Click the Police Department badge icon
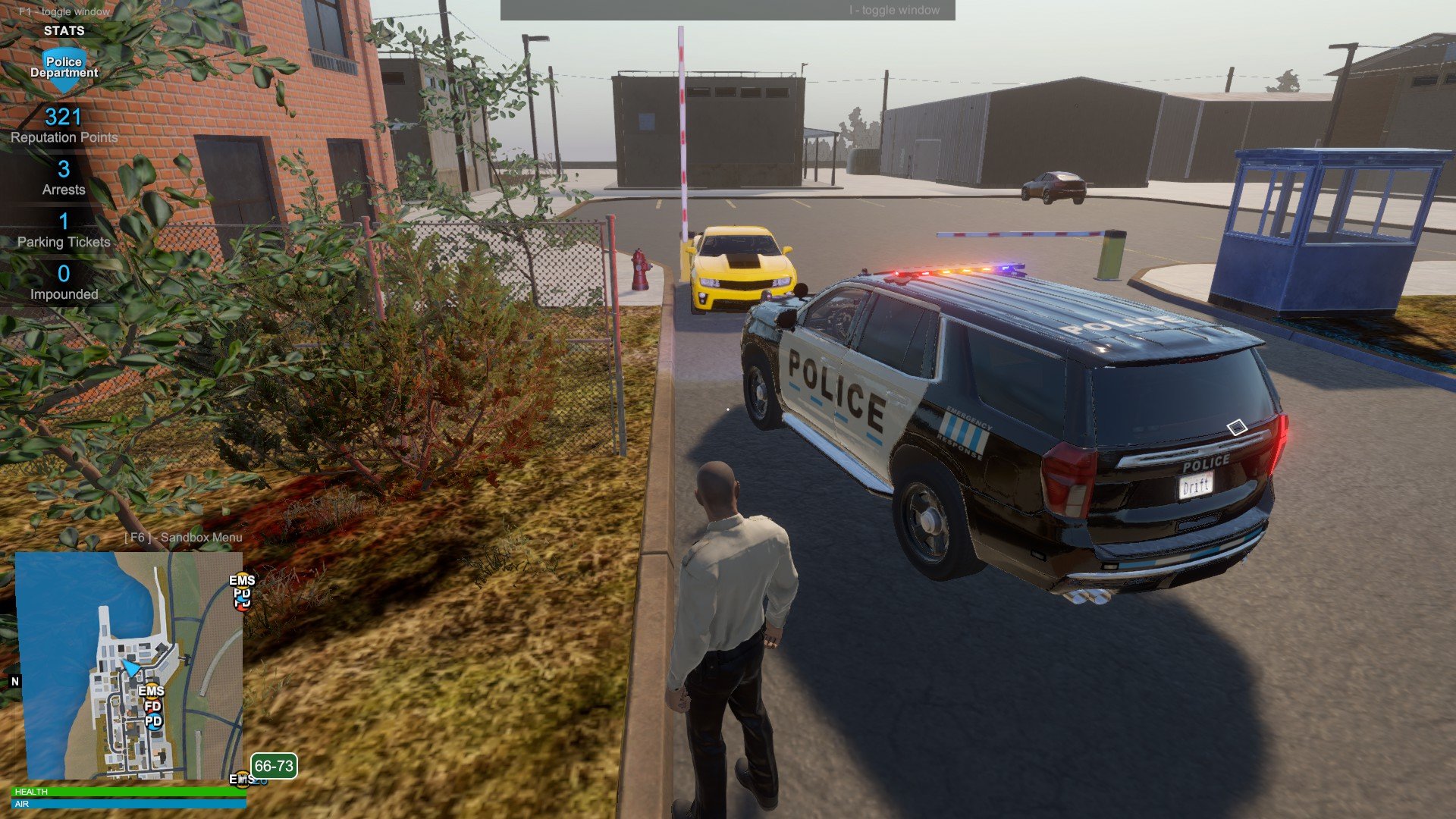The image size is (1456, 819). point(64,68)
